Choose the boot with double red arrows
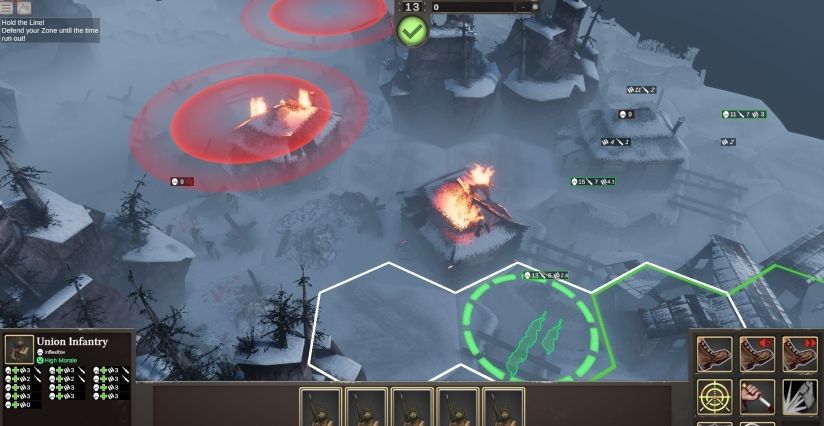The width and height of the screenshot is (824, 426). 800,354
